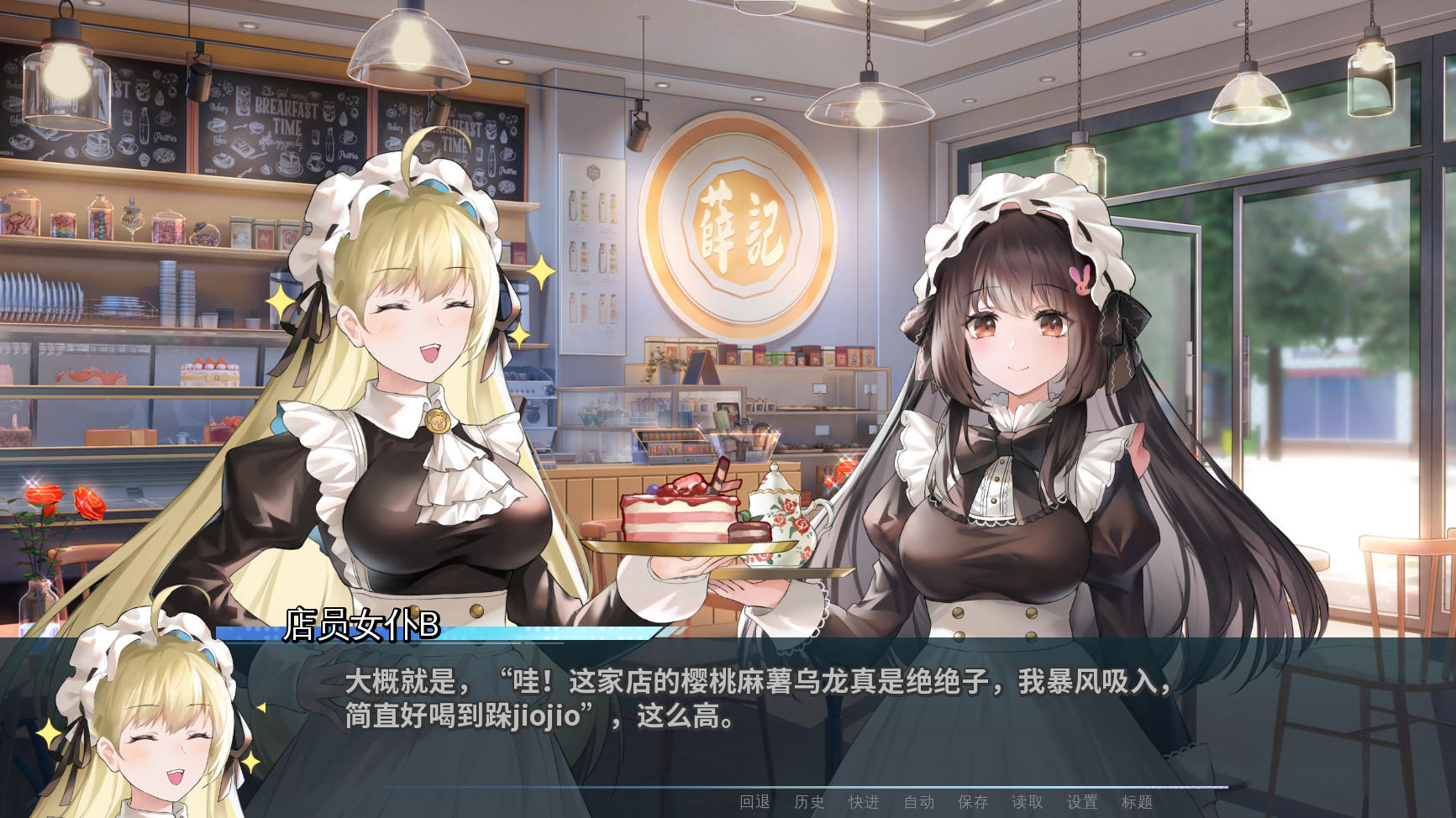Screen dimensions: 1456x818
Task: Enable 快进 fast-forward skip mode
Action: coord(865,803)
